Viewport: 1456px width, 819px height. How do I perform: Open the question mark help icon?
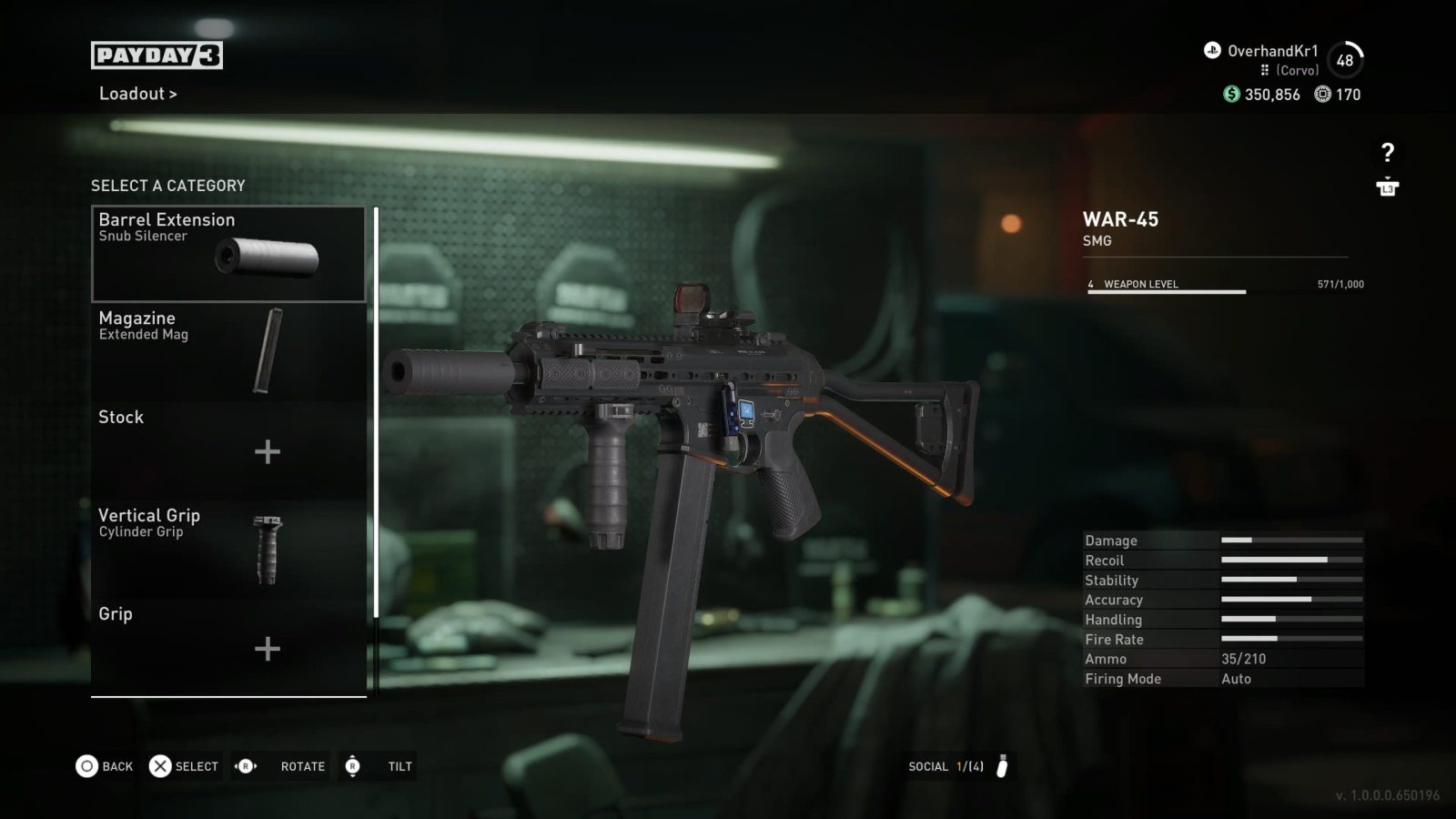(1387, 153)
